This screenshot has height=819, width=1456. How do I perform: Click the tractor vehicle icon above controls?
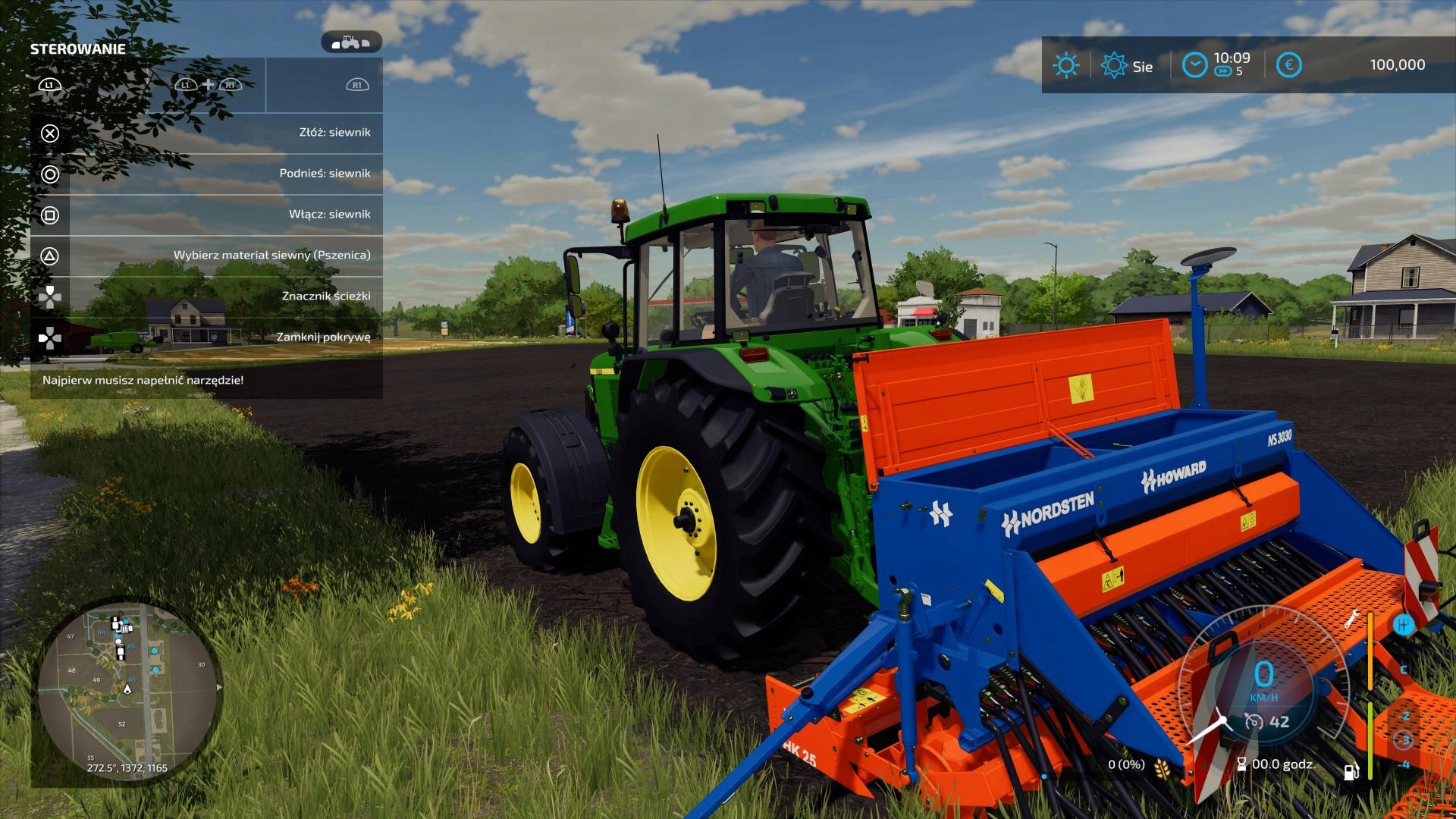[x=351, y=42]
